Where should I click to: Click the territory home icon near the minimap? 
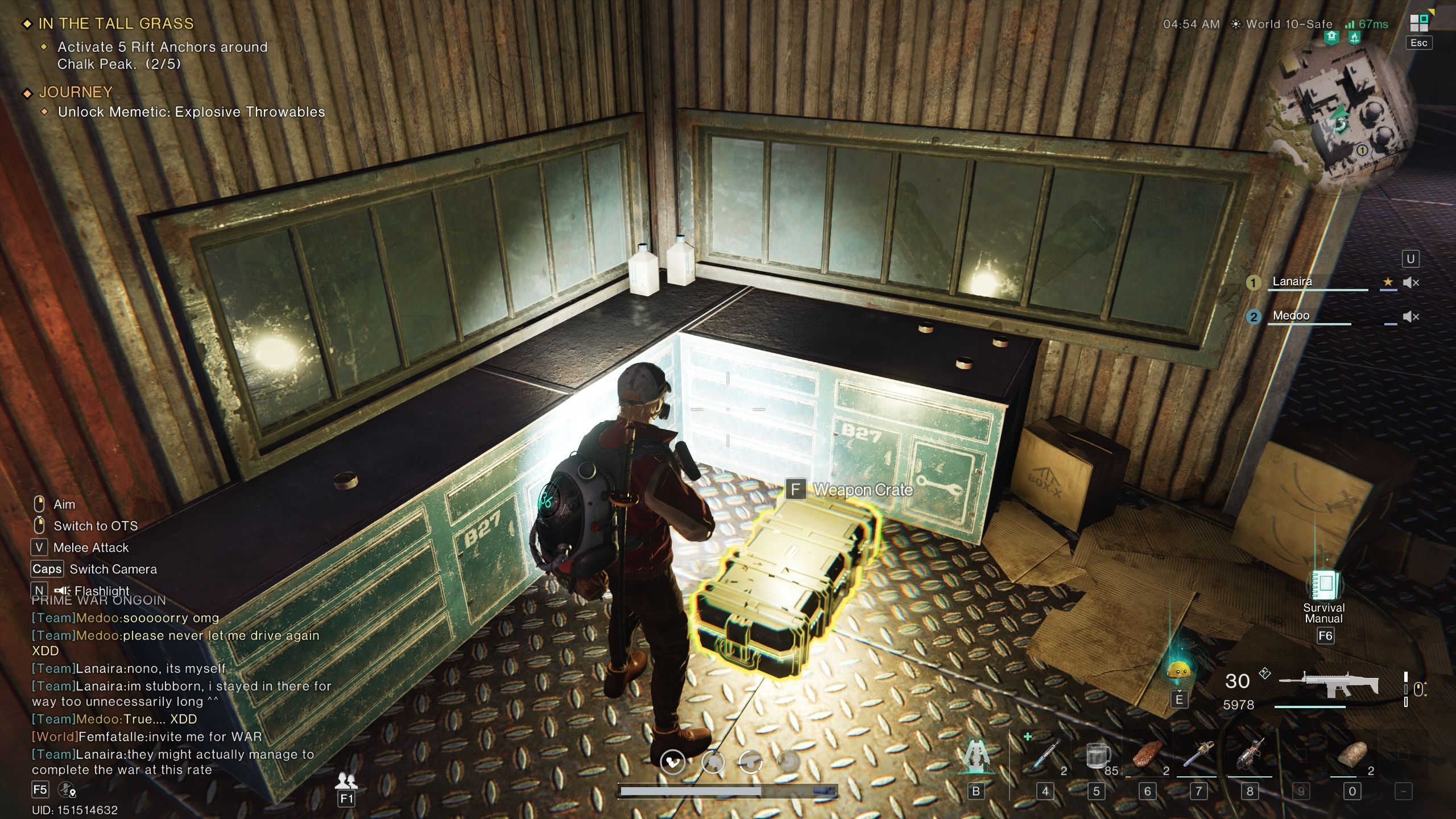pos(1331,37)
